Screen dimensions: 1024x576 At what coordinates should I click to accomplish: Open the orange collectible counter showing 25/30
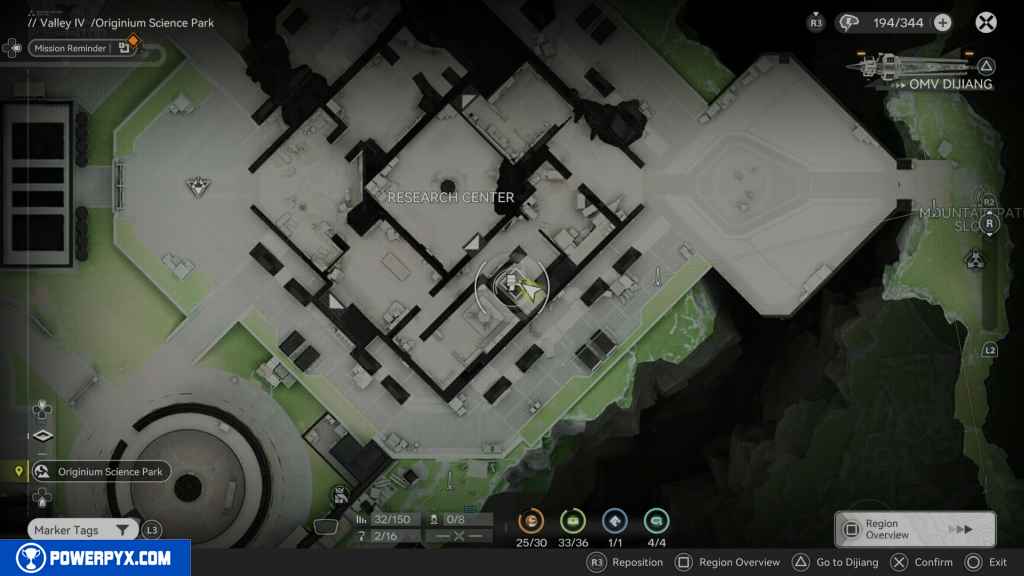531,520
